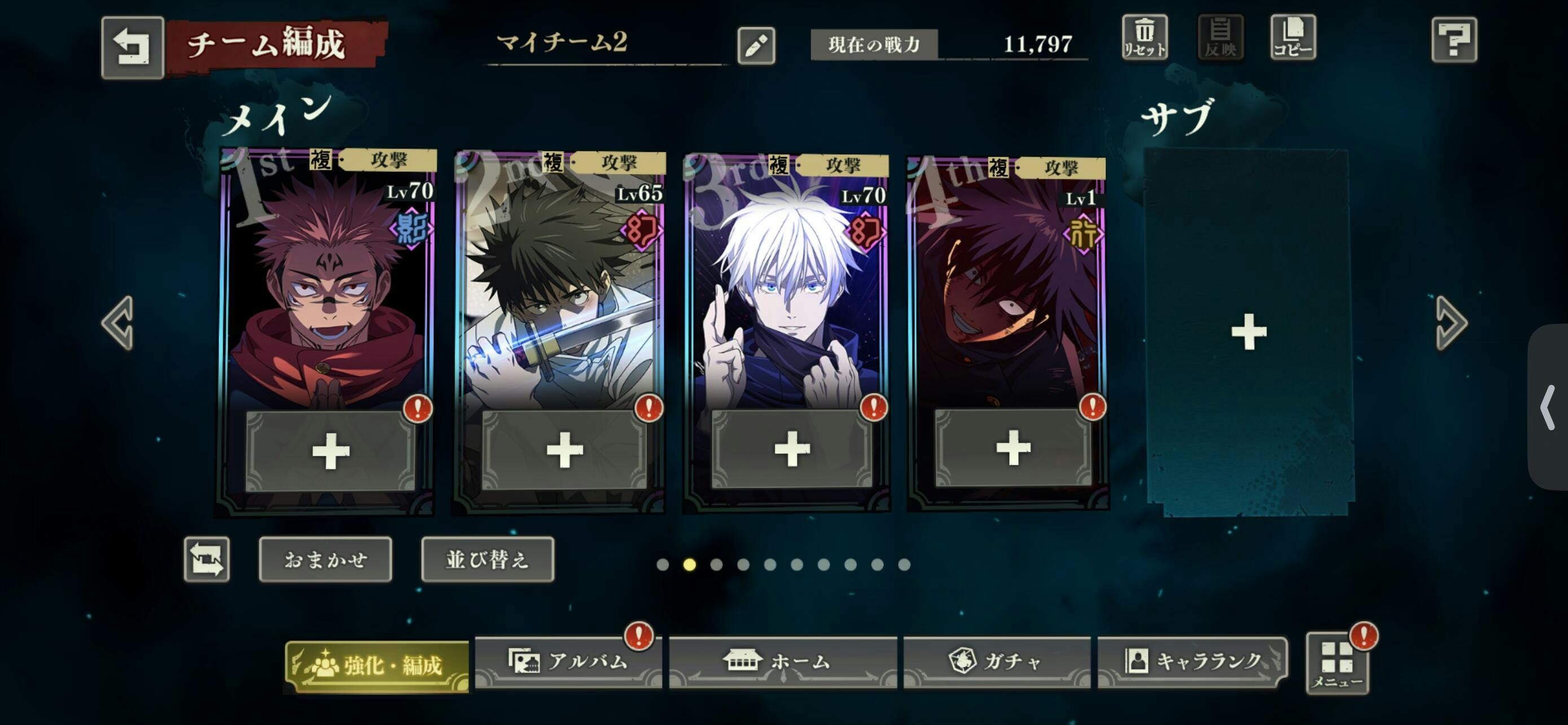
Task: Go back using the return arrow button
Action: pyautogui.click(x=132, y=47)
